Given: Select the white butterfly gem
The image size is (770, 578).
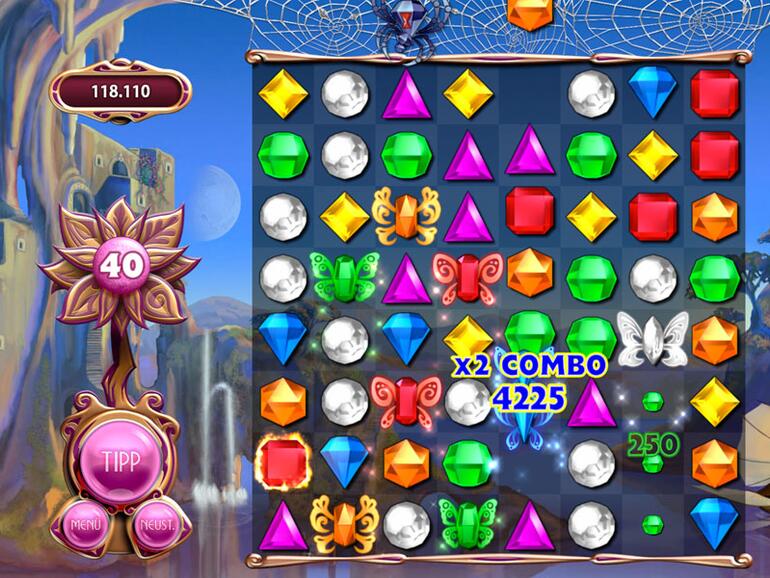Looking at the screenshot, I should click(x=652, y=339).
